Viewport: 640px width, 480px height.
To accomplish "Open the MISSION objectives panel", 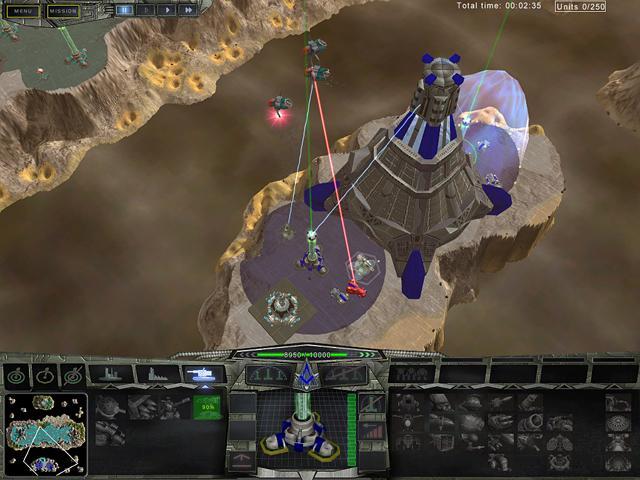I will point(62,11).
